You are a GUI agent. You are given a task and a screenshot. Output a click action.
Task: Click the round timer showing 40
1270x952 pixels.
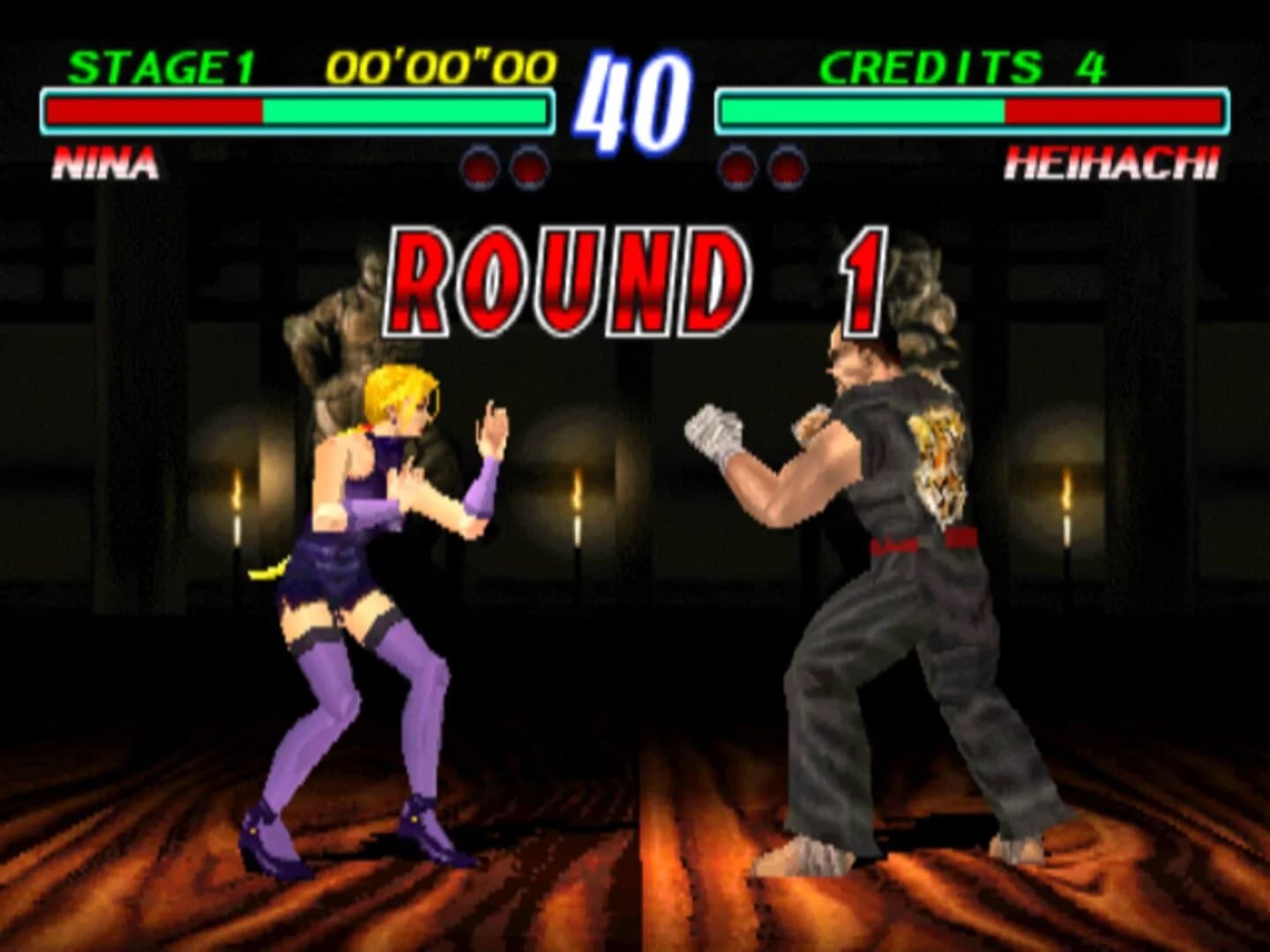tap(633, 97)
